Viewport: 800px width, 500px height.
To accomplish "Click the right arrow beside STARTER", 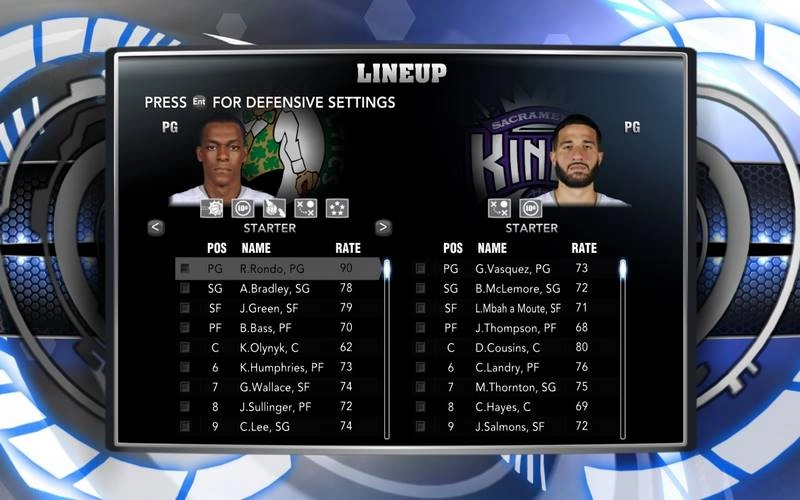I will tap(383, 227).
